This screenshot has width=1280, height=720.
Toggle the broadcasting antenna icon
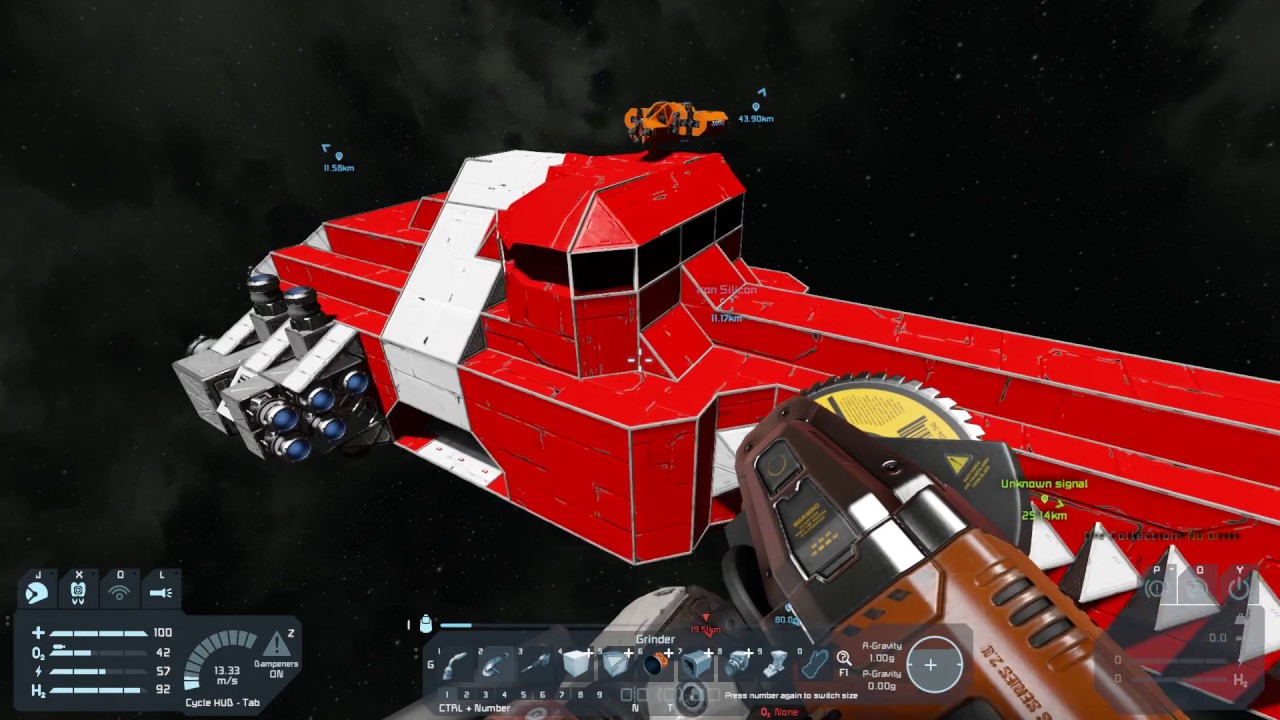tap(119, 592)
